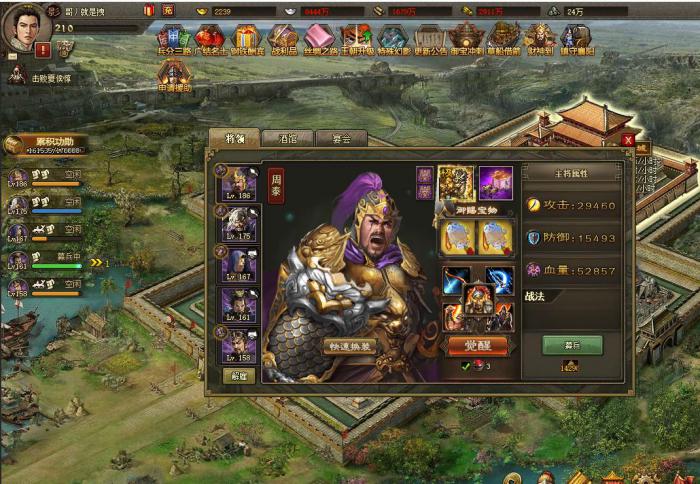Select the Lv. 186 general portrait in the panel list

click(x=239, y=184)
